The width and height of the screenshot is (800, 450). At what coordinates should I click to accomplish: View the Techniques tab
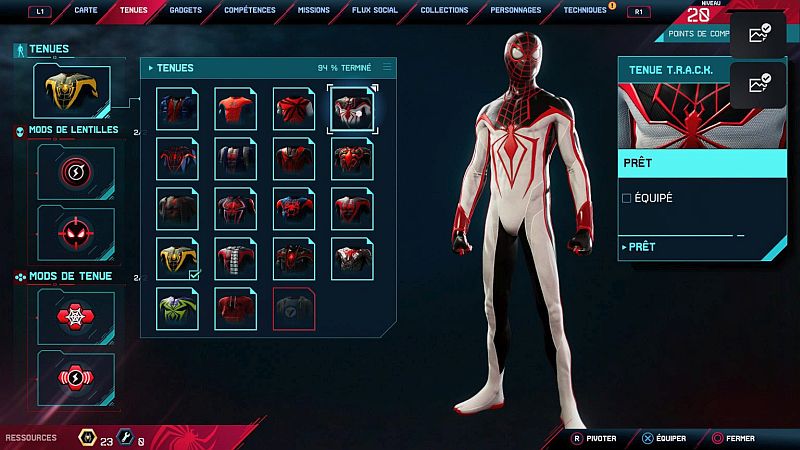584,10
